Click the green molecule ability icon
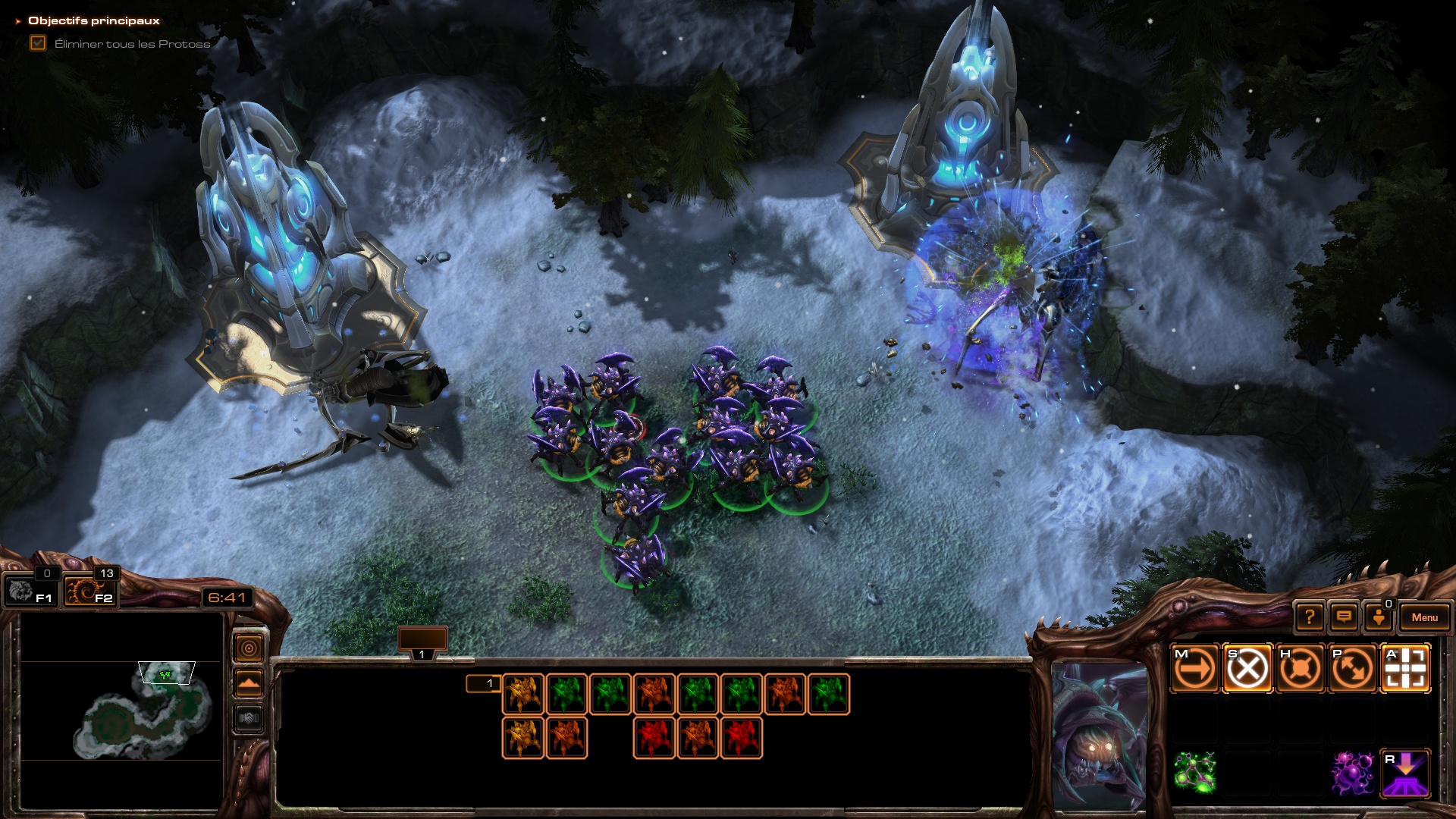The image size is (1456, 819). tap(1194, 773)
